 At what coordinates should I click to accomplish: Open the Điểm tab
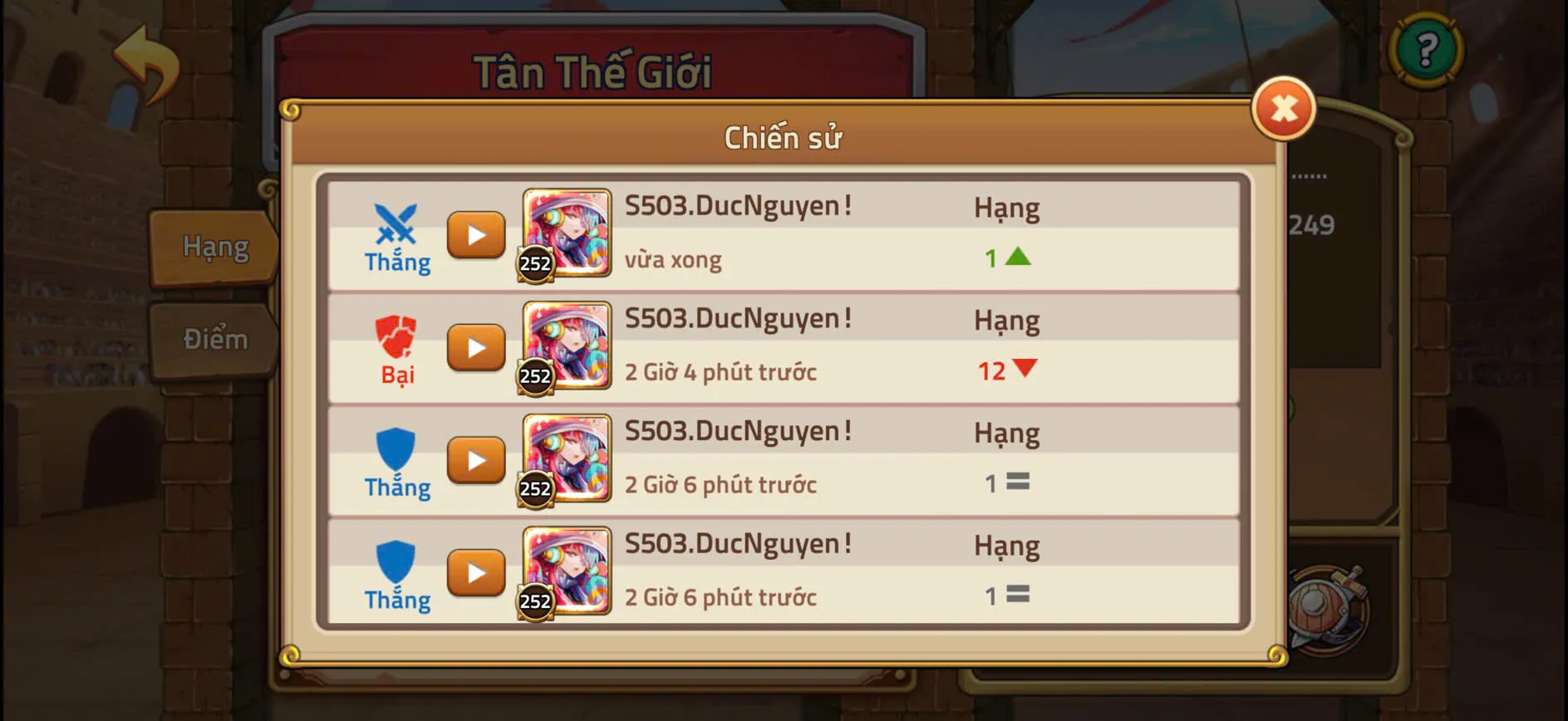[214, 338]
